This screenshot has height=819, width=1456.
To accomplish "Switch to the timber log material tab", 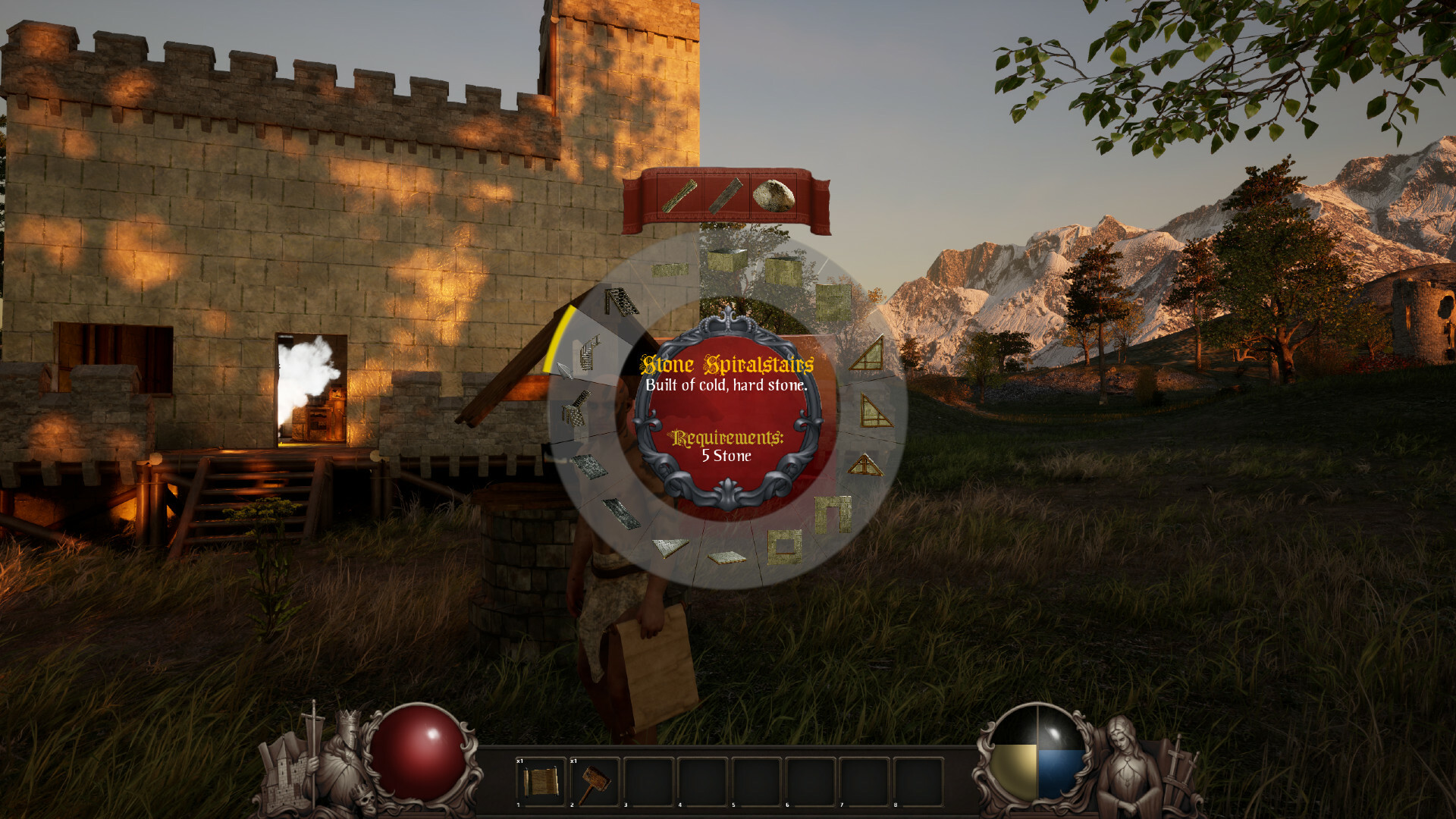I will [x=680, y=196].
